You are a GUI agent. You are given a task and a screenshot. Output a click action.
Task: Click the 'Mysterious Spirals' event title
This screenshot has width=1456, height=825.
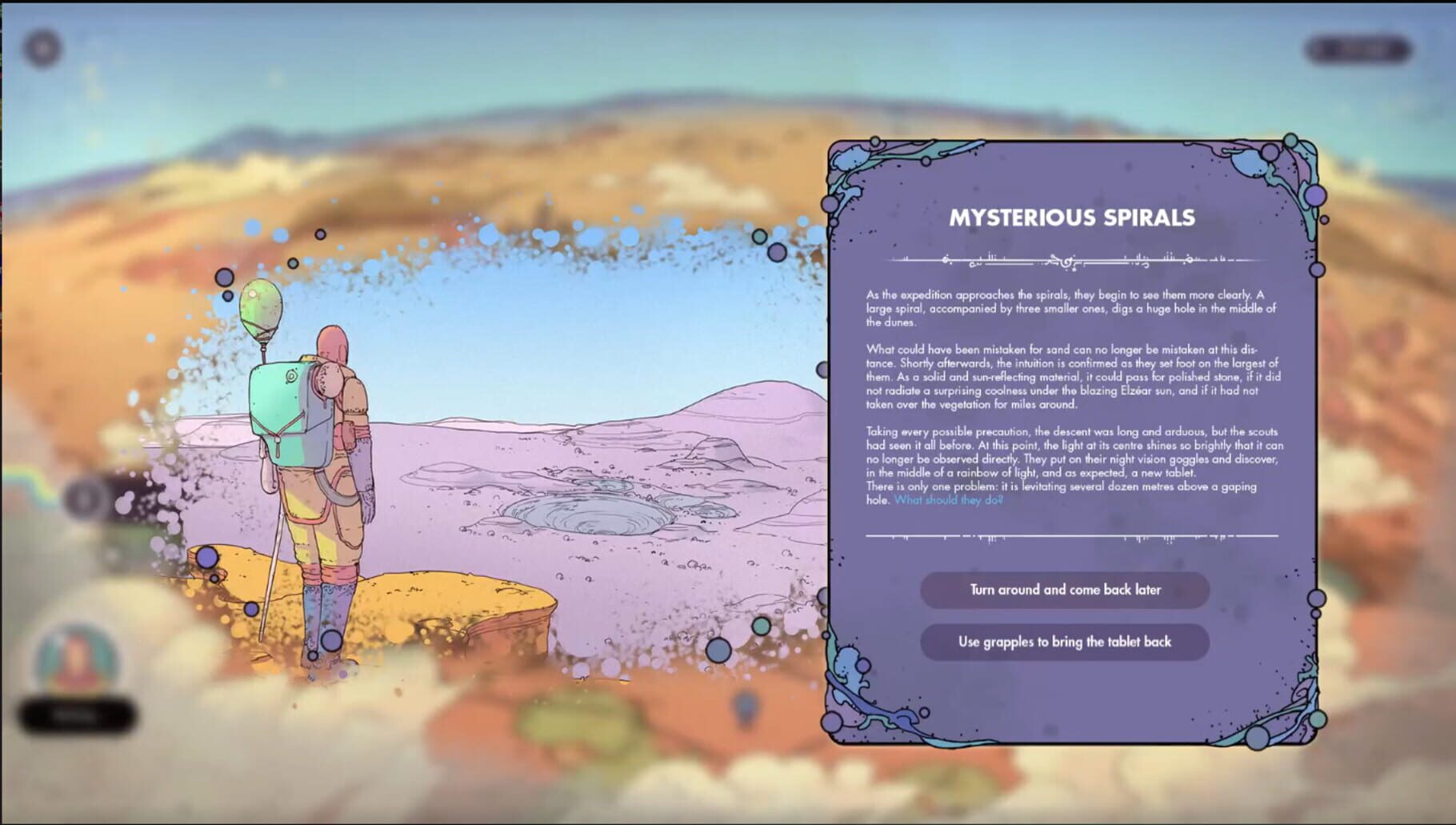1072,214
